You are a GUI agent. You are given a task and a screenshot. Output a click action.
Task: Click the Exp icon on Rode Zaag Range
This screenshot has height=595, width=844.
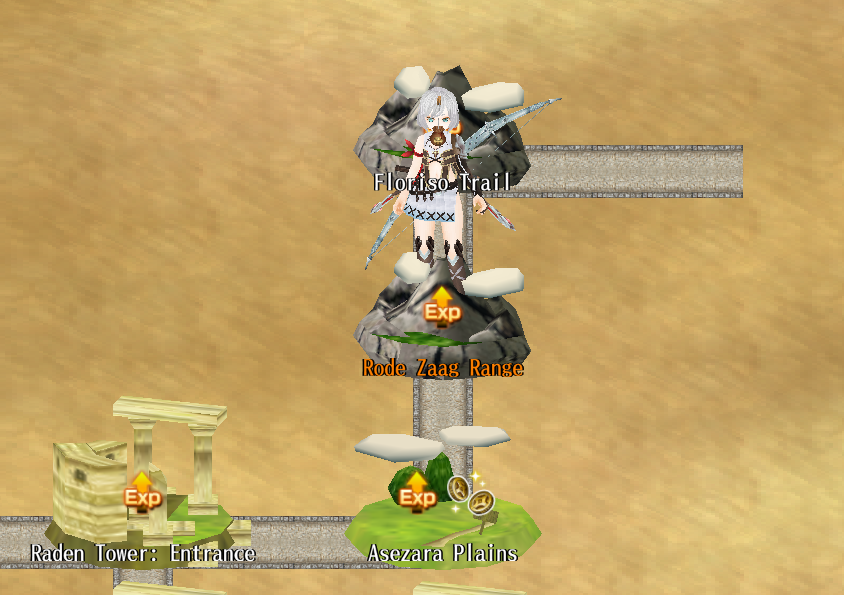(442, 308)
